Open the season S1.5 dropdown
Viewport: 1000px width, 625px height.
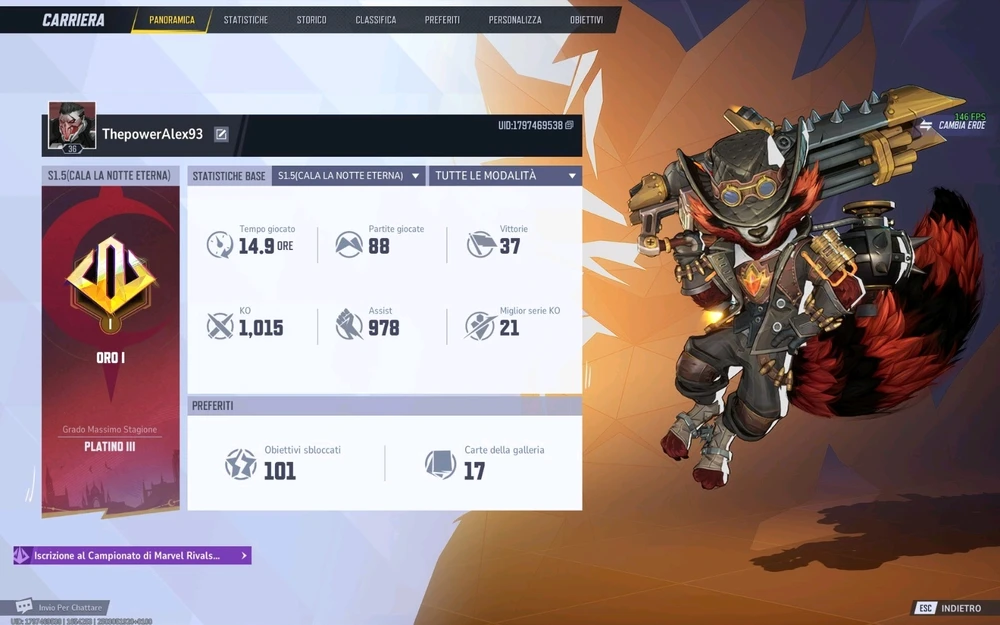point(348,176)
